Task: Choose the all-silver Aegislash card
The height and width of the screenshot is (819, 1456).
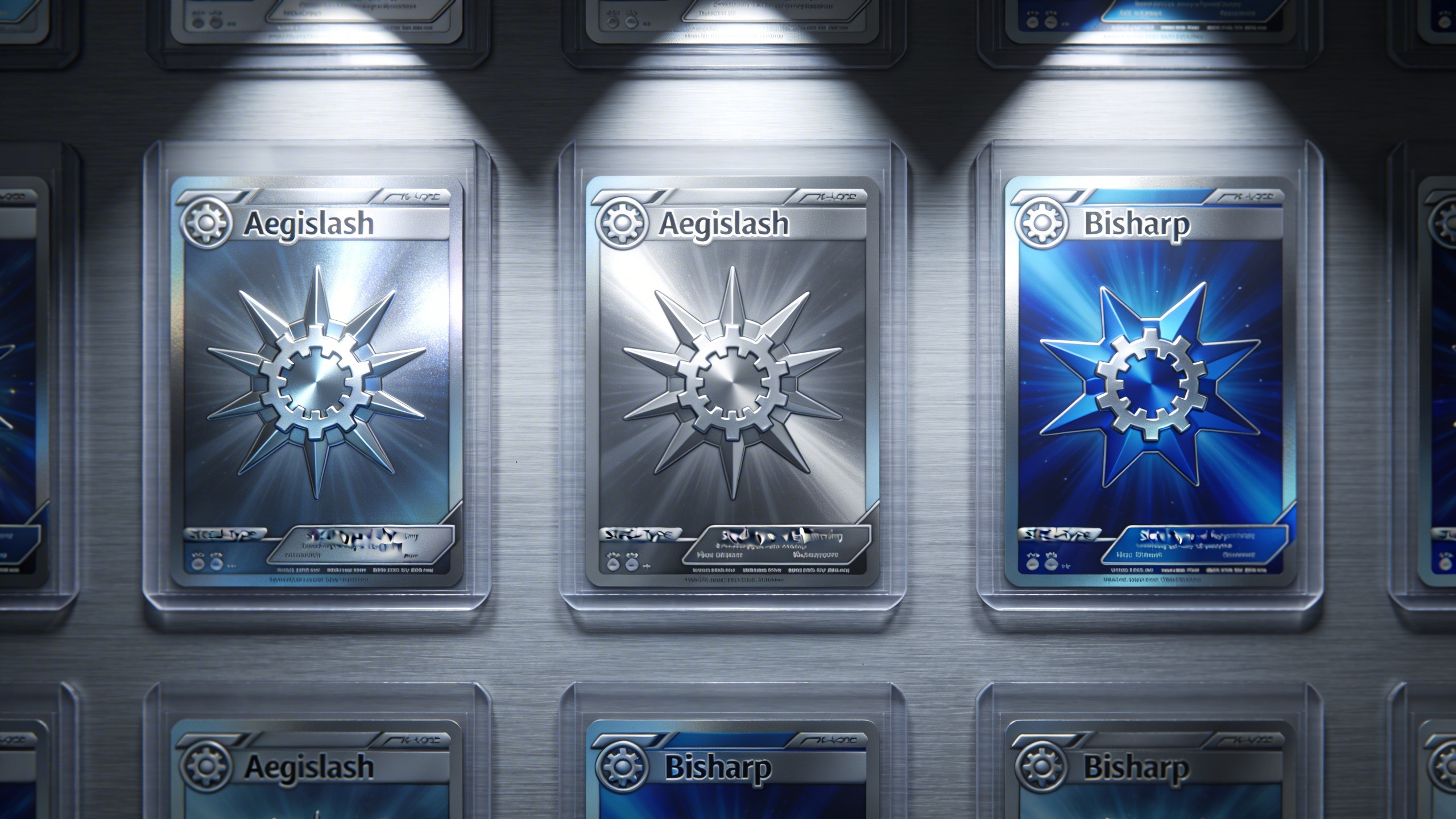Action: 733,381
